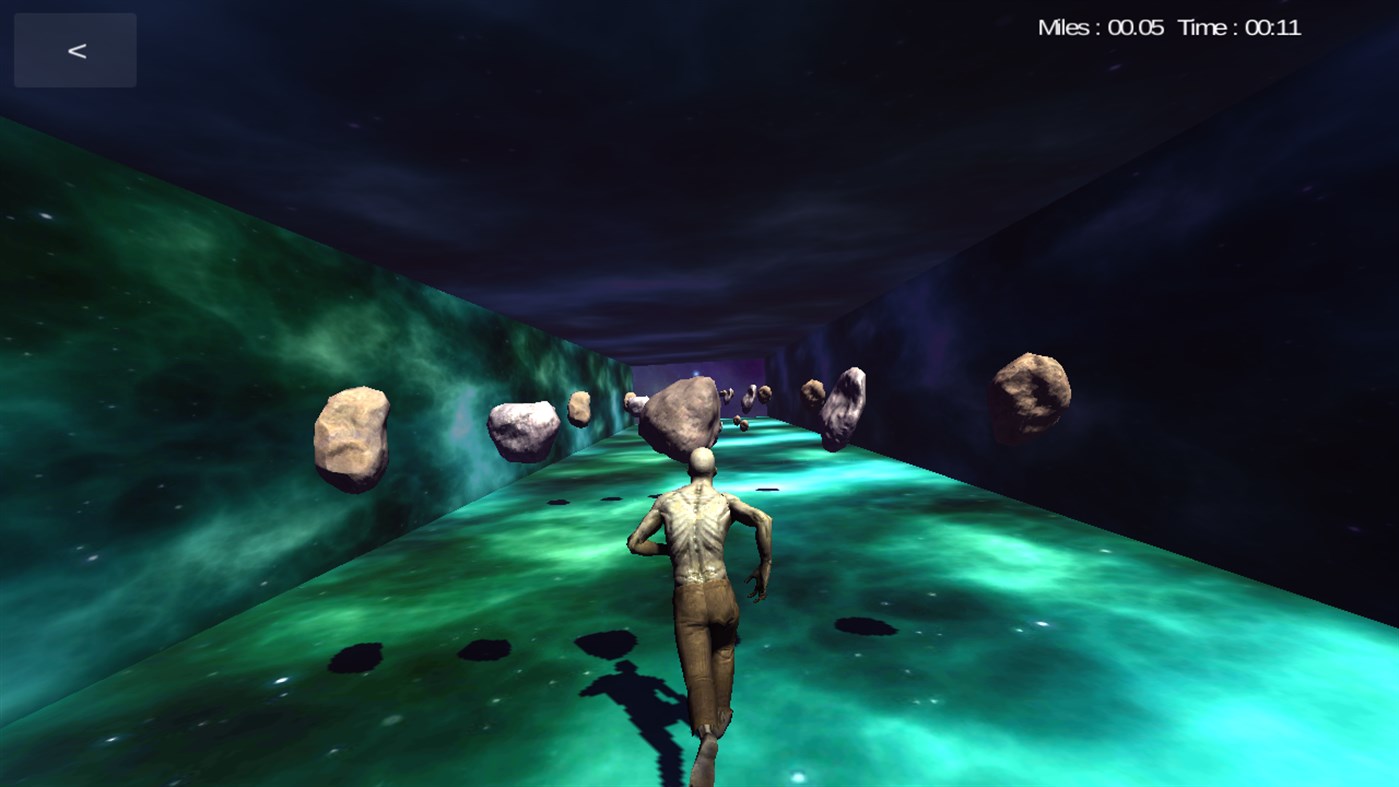Click the small asteroid in the tunnel center
Screen dimensions: 1399x787
click(580, 409)
